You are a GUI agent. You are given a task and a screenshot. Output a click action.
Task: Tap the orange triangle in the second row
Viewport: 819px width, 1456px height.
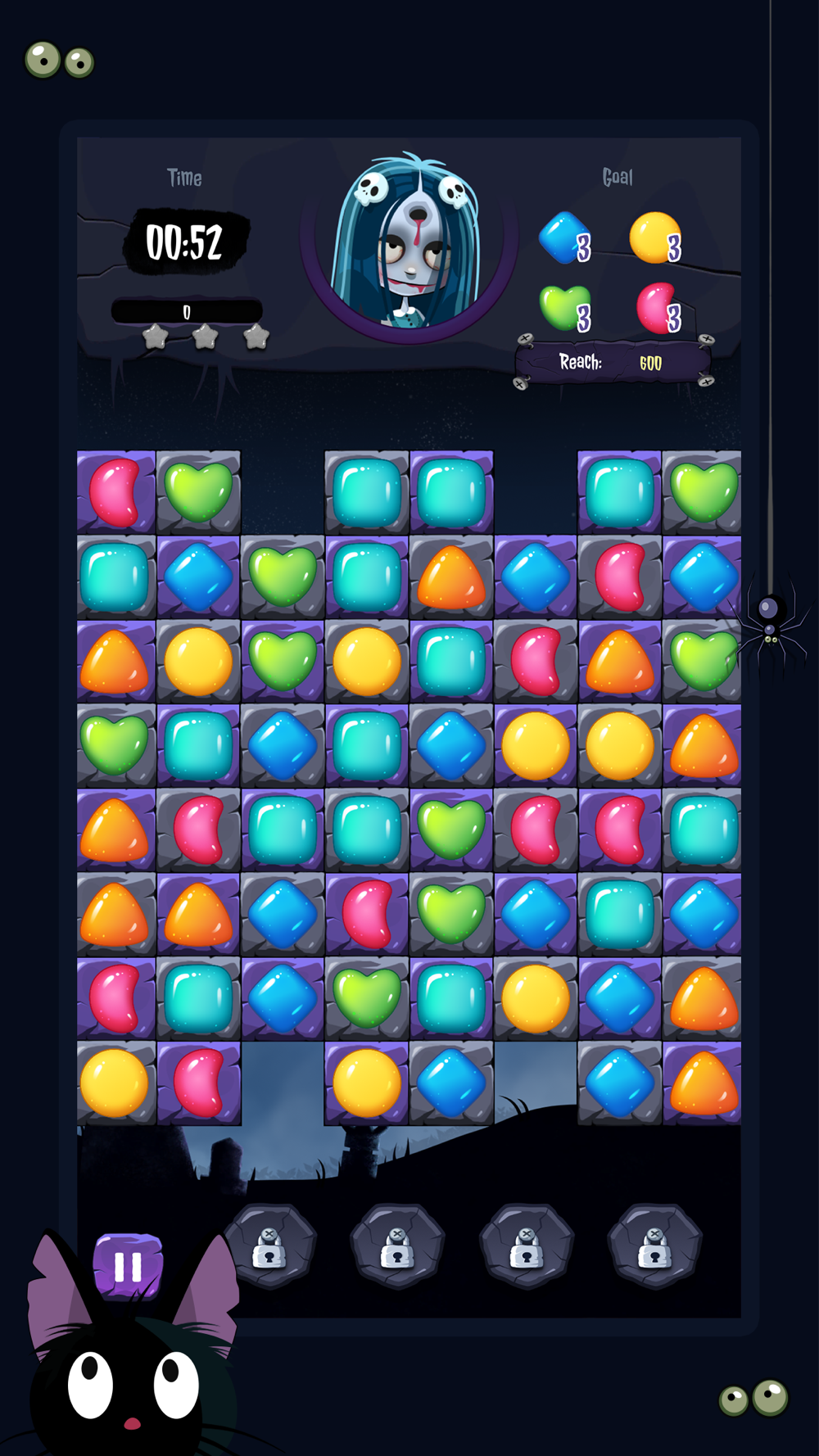(x=451, y=577)
